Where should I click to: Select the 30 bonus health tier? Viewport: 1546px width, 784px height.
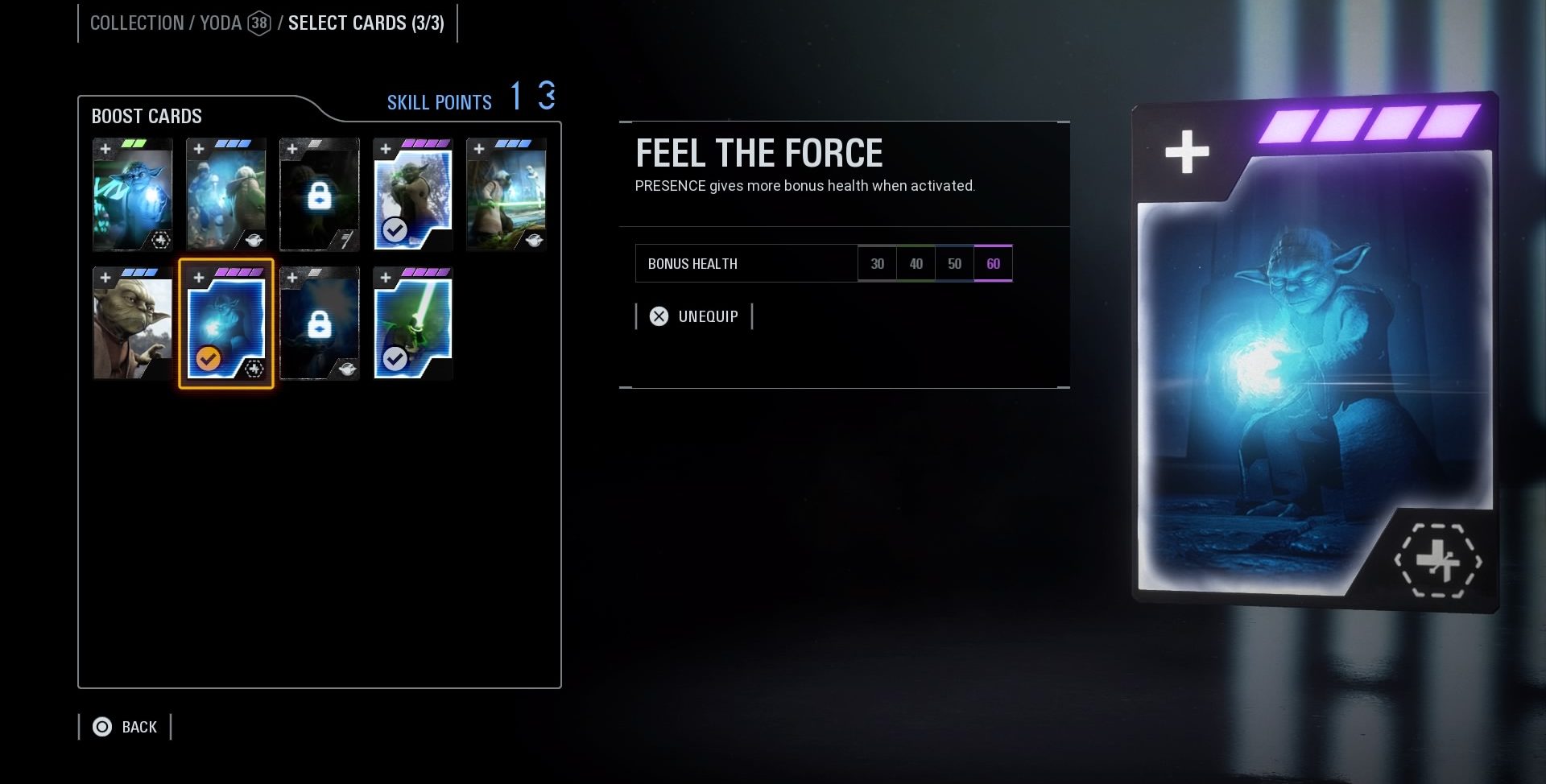(x=877, y=263)
